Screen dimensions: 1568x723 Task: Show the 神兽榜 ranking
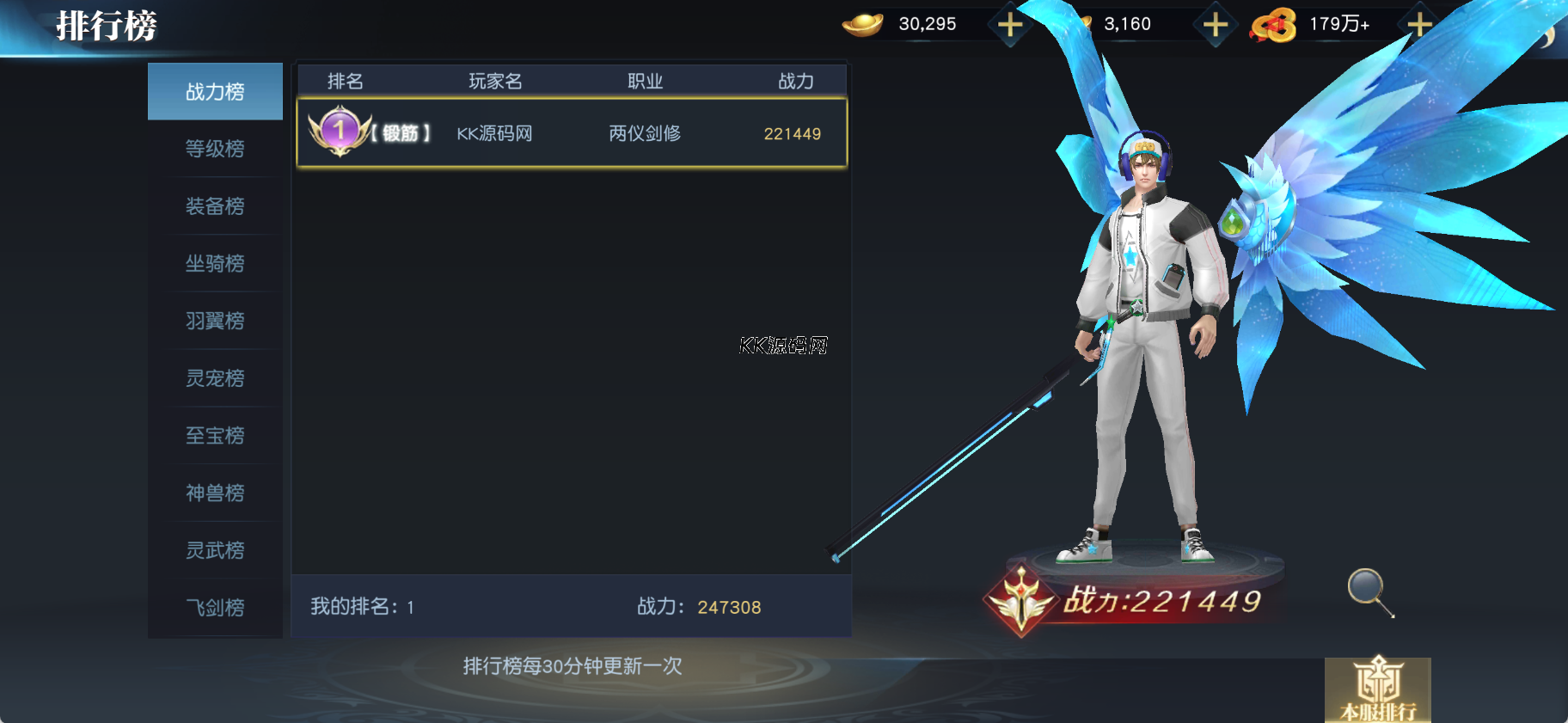[215, 493]
